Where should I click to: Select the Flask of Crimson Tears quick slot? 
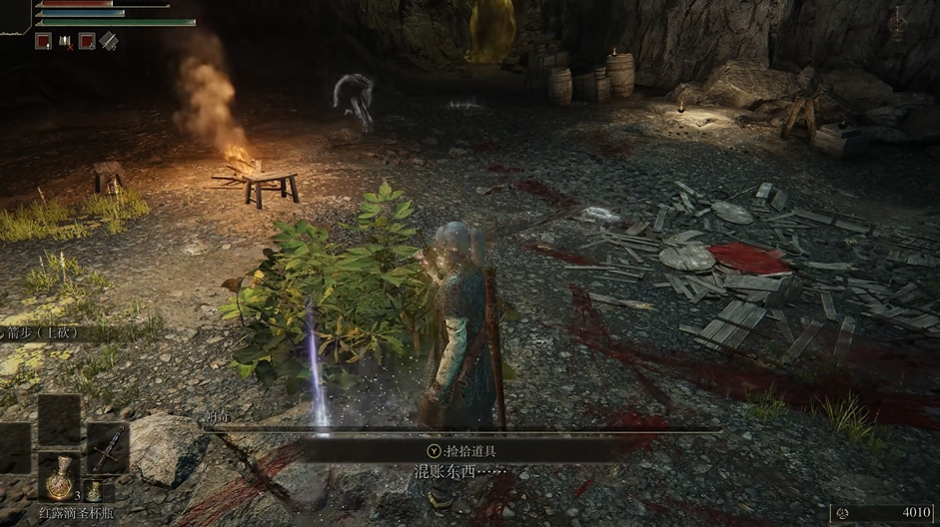[59, 477]
